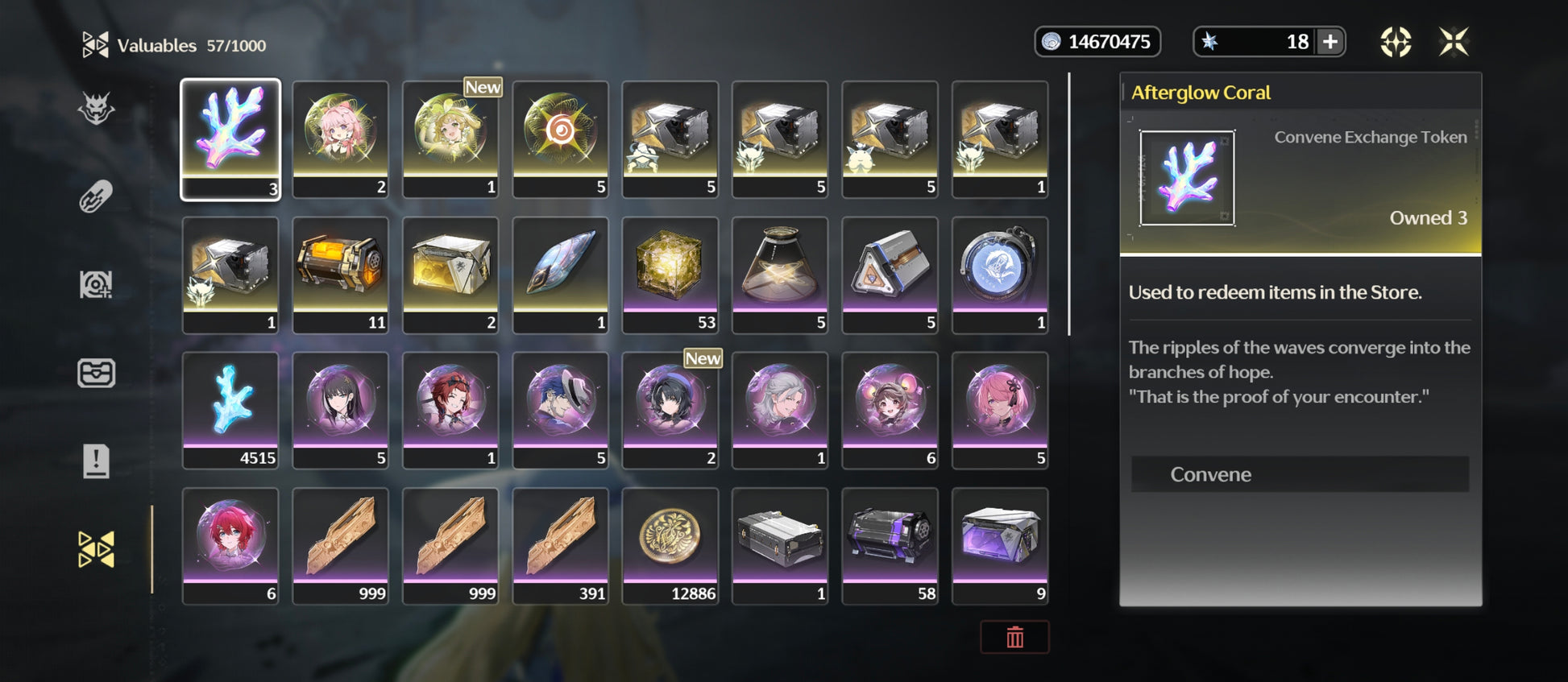Open the red trash can delete mode
The height and width of the screenshot is (682, 1568).
[x=1014, y=637]
